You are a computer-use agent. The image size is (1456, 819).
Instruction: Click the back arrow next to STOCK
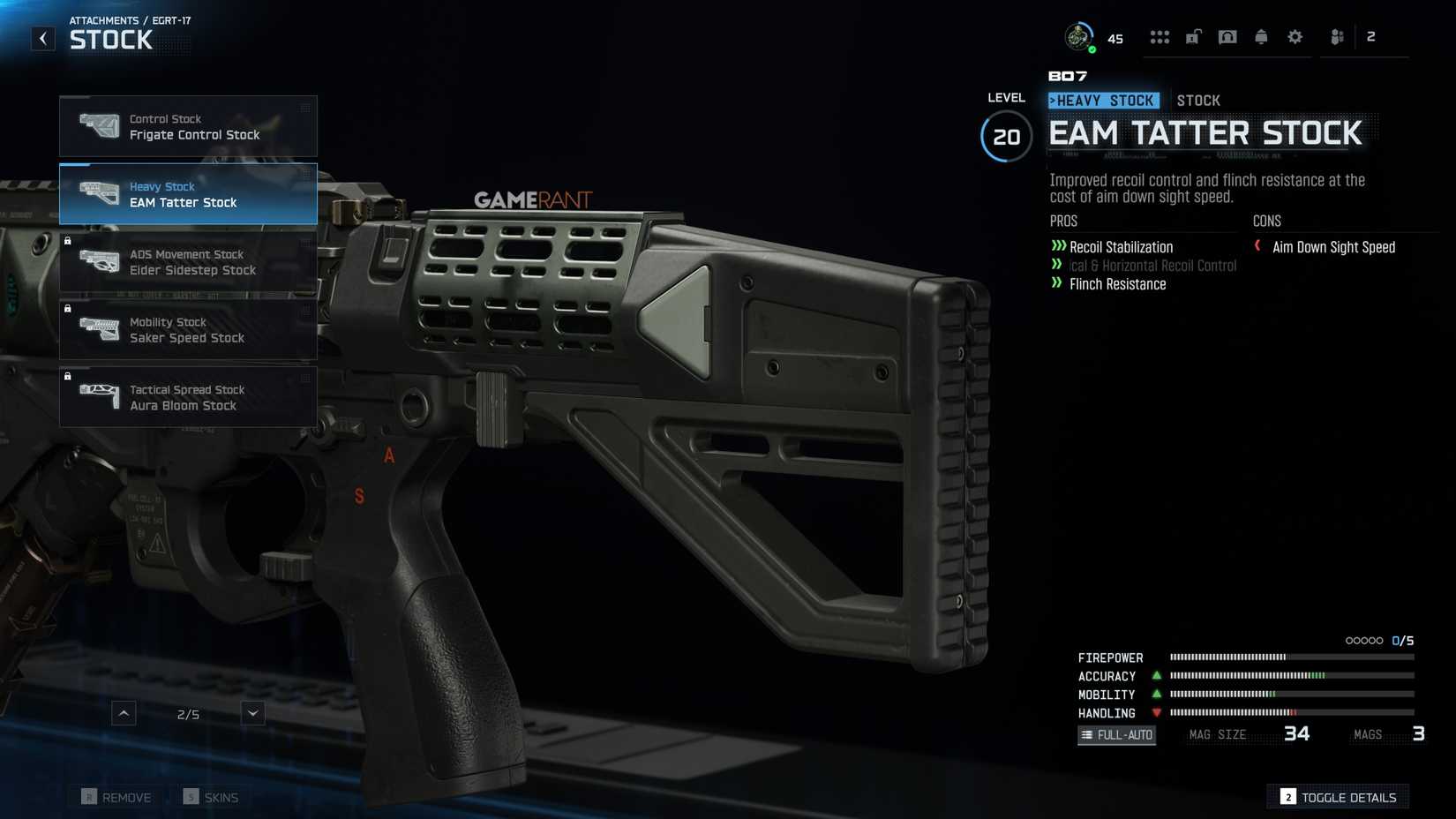[41, 37]
